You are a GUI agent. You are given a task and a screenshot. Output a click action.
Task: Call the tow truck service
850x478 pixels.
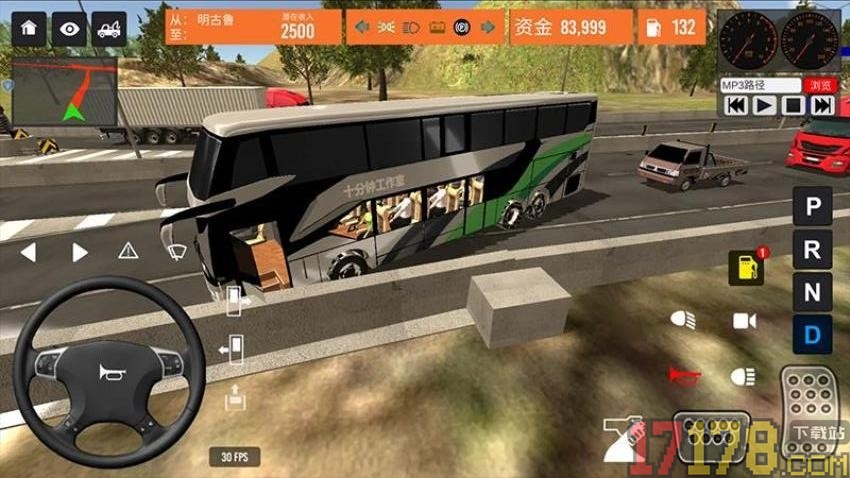click(x=109, y=28)
